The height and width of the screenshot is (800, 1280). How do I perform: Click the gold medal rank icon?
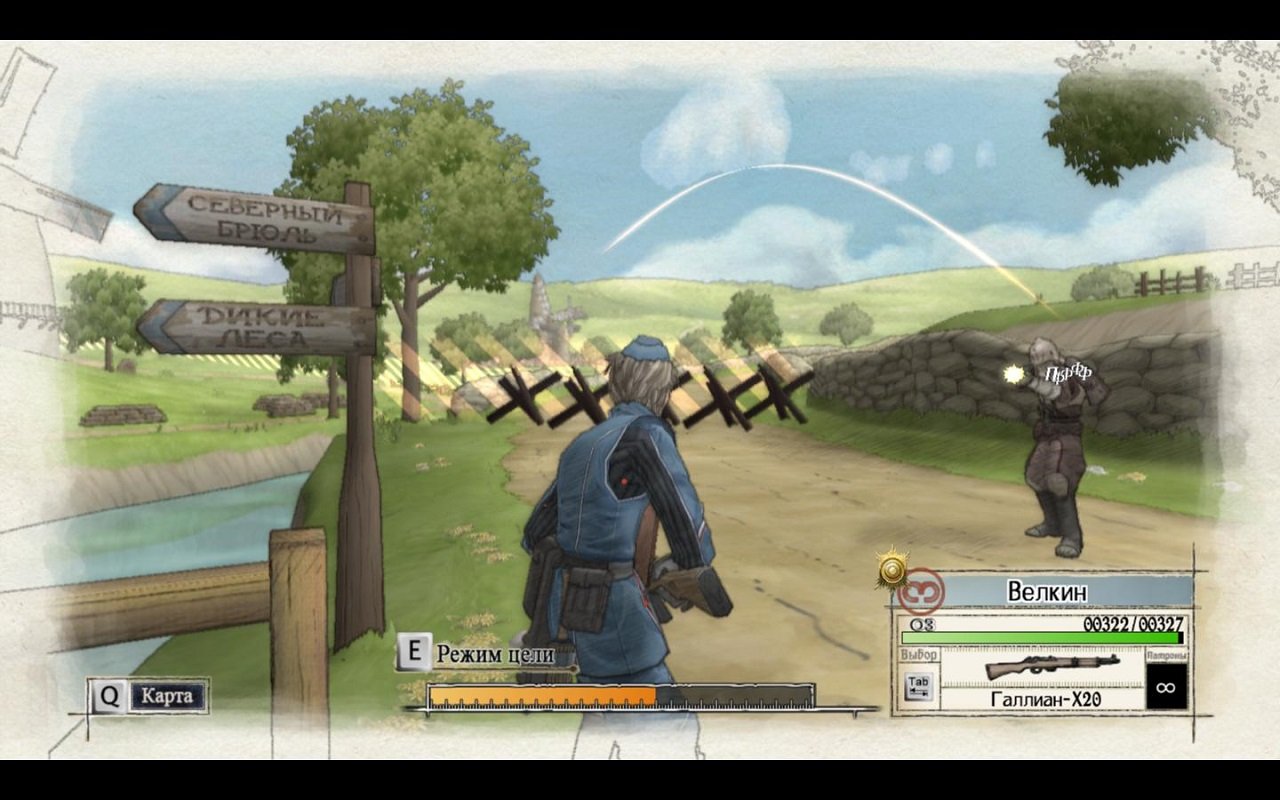click(x=893, y=569)
